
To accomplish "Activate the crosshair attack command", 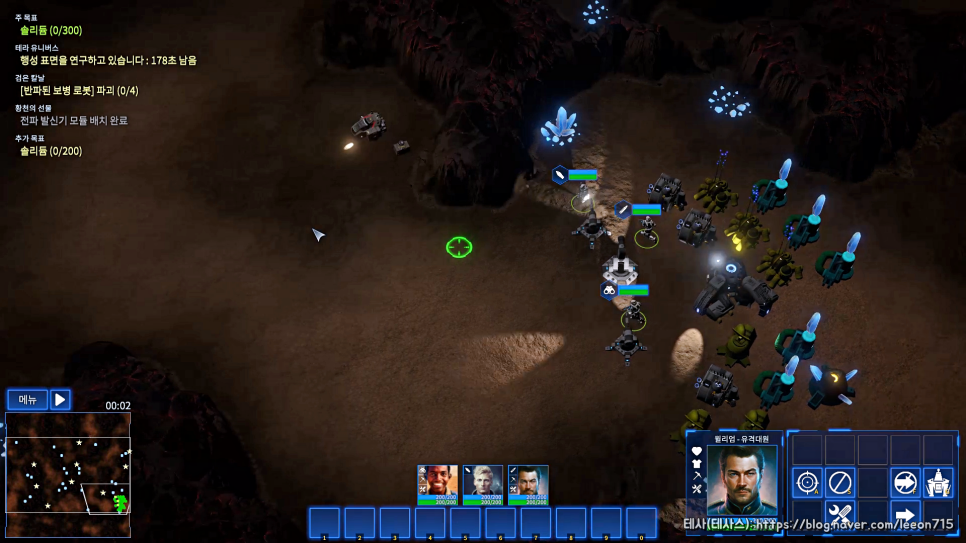I will click(807, 482).
